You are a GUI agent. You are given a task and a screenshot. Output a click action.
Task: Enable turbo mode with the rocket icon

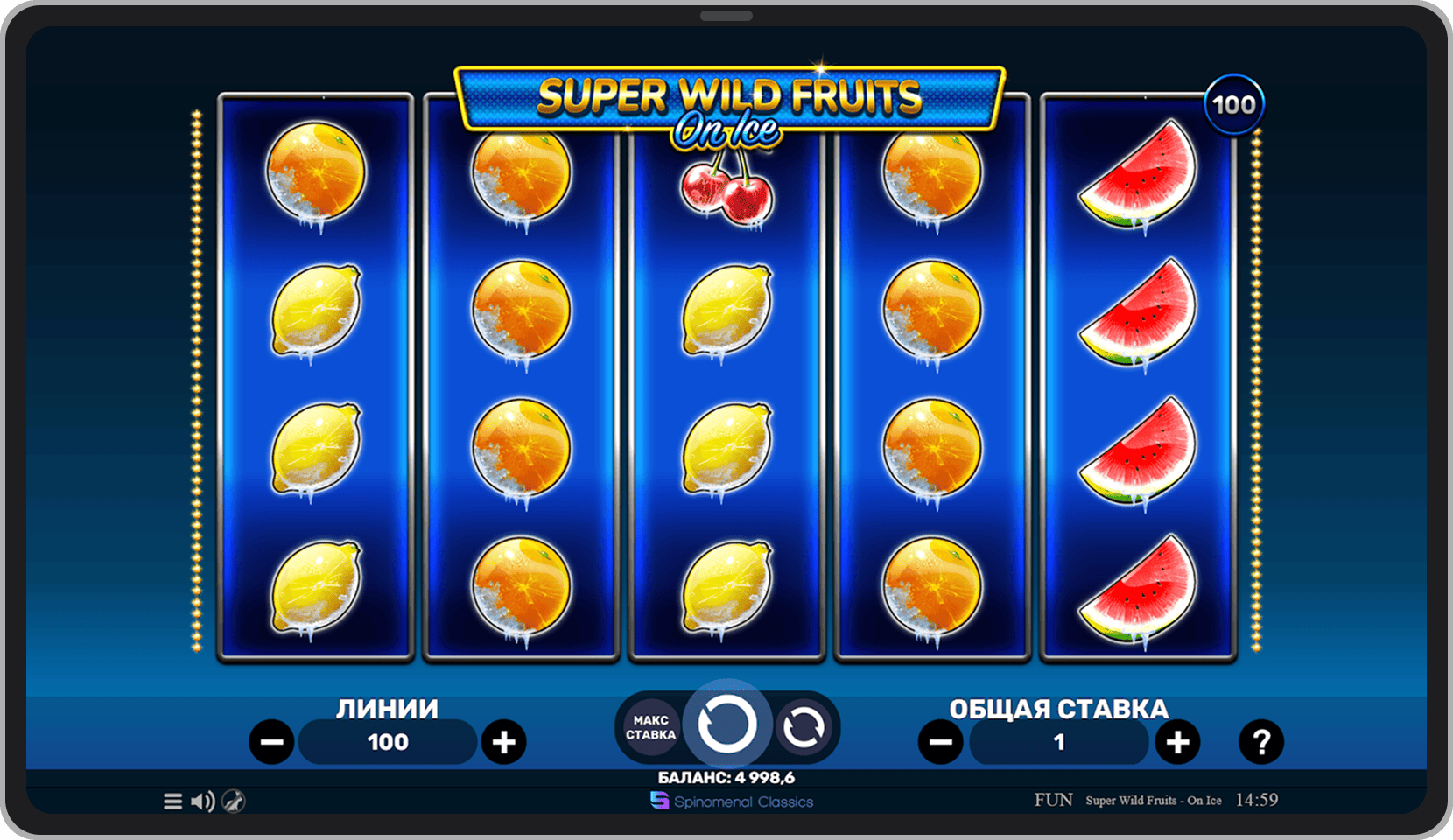(x=235, y=801)
